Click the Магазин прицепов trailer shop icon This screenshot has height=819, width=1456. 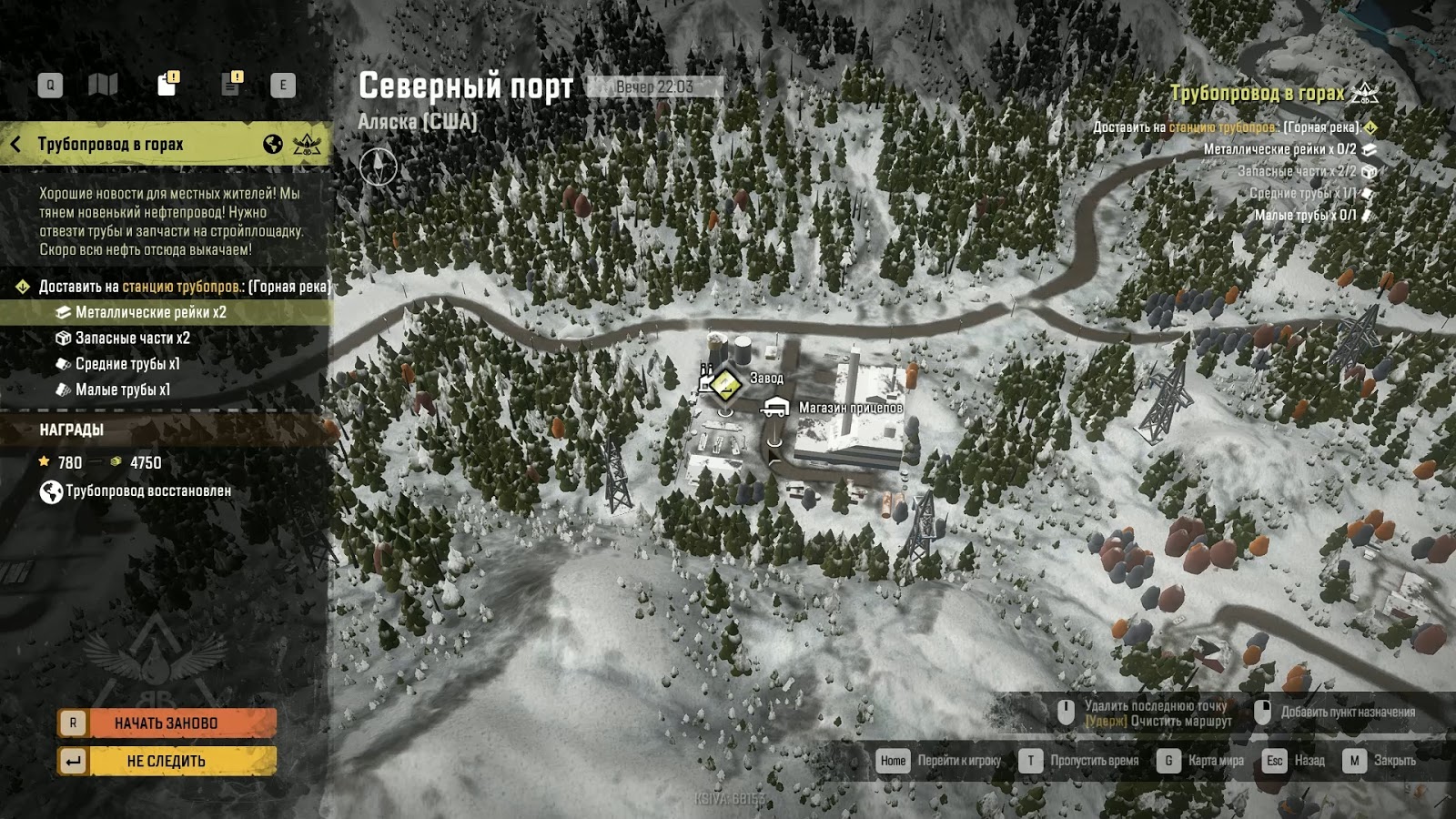pos(773,407)
